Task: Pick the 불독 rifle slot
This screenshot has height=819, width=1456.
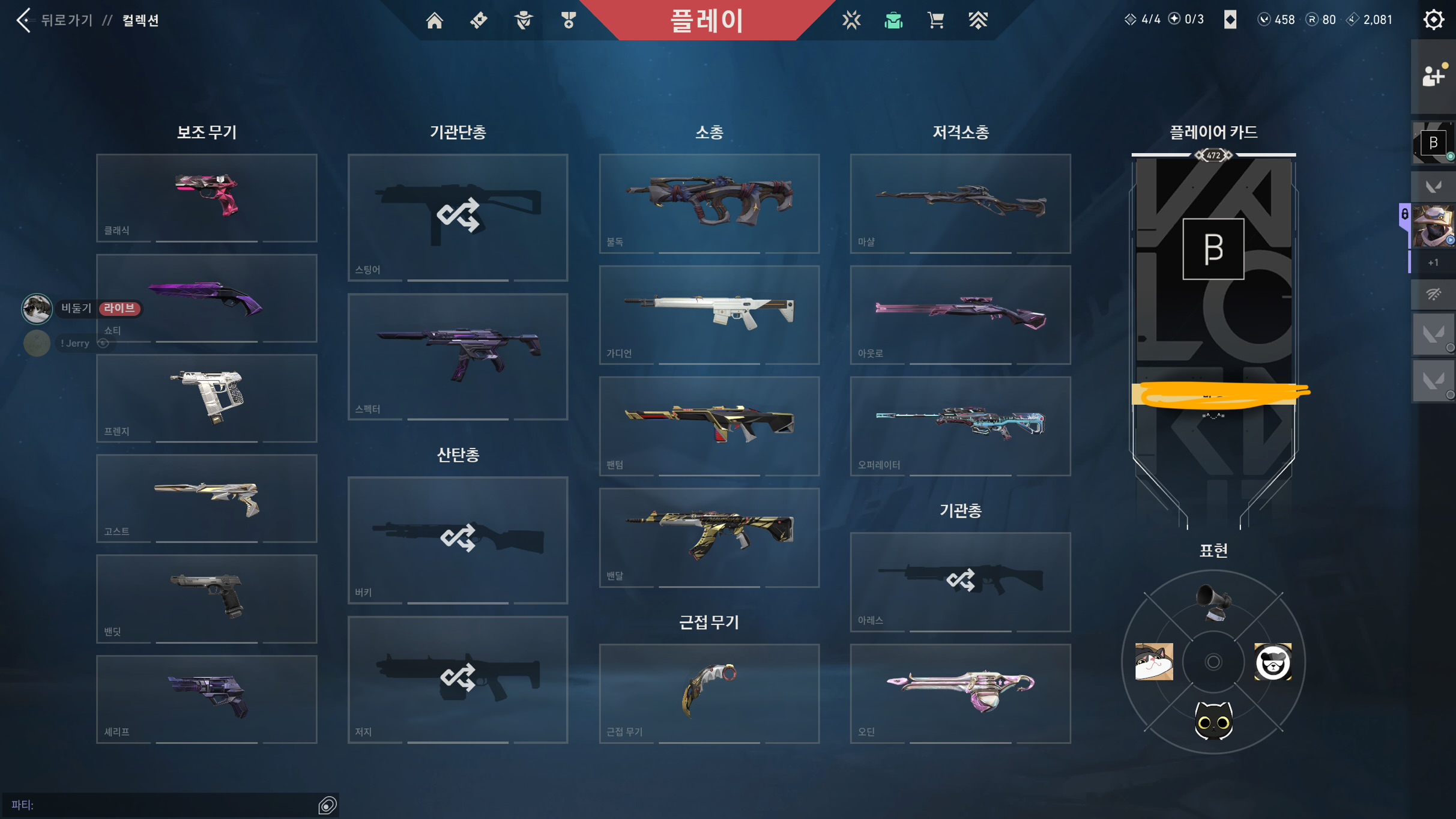Action: coord(709,203)
